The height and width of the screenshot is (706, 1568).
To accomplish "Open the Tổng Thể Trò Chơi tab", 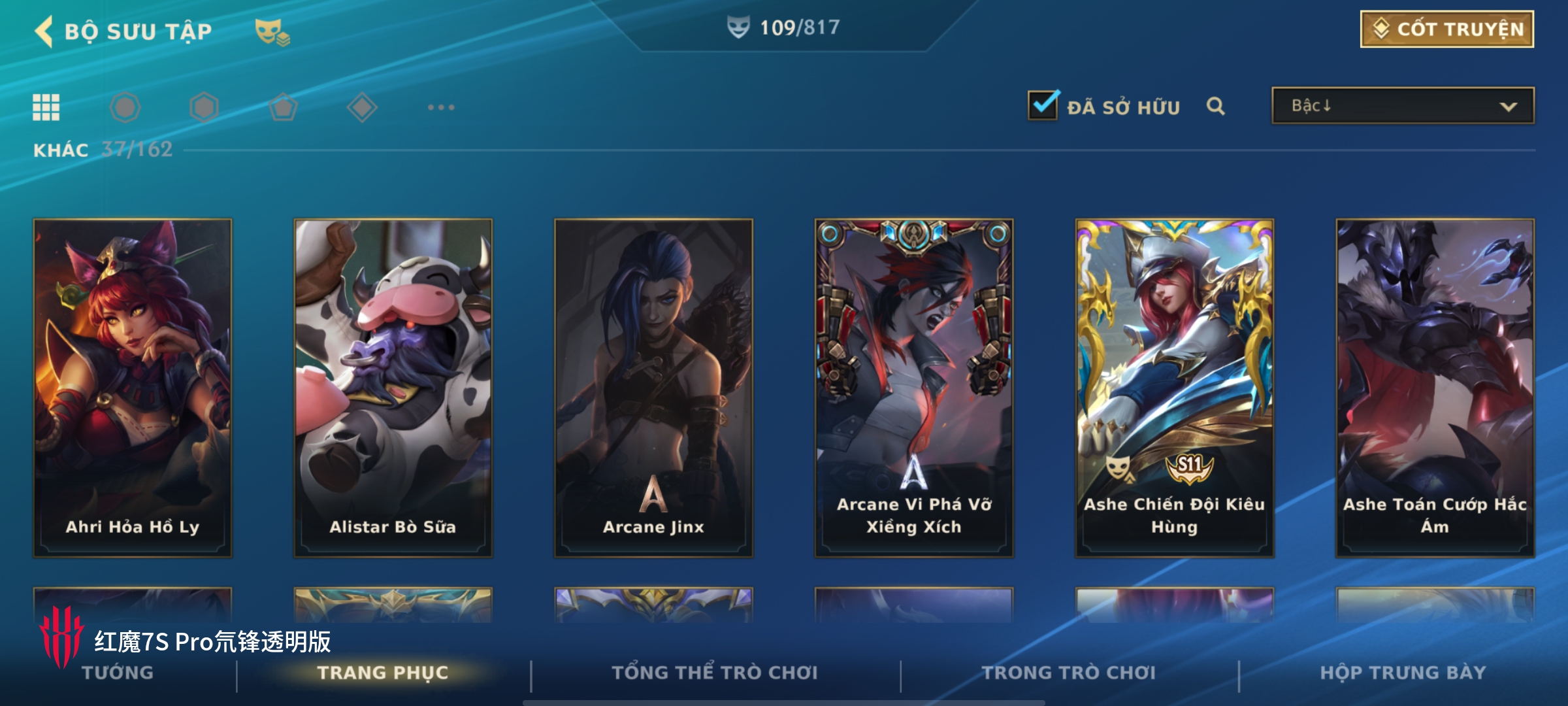I will pyautogui.click(x=715, y=673).
